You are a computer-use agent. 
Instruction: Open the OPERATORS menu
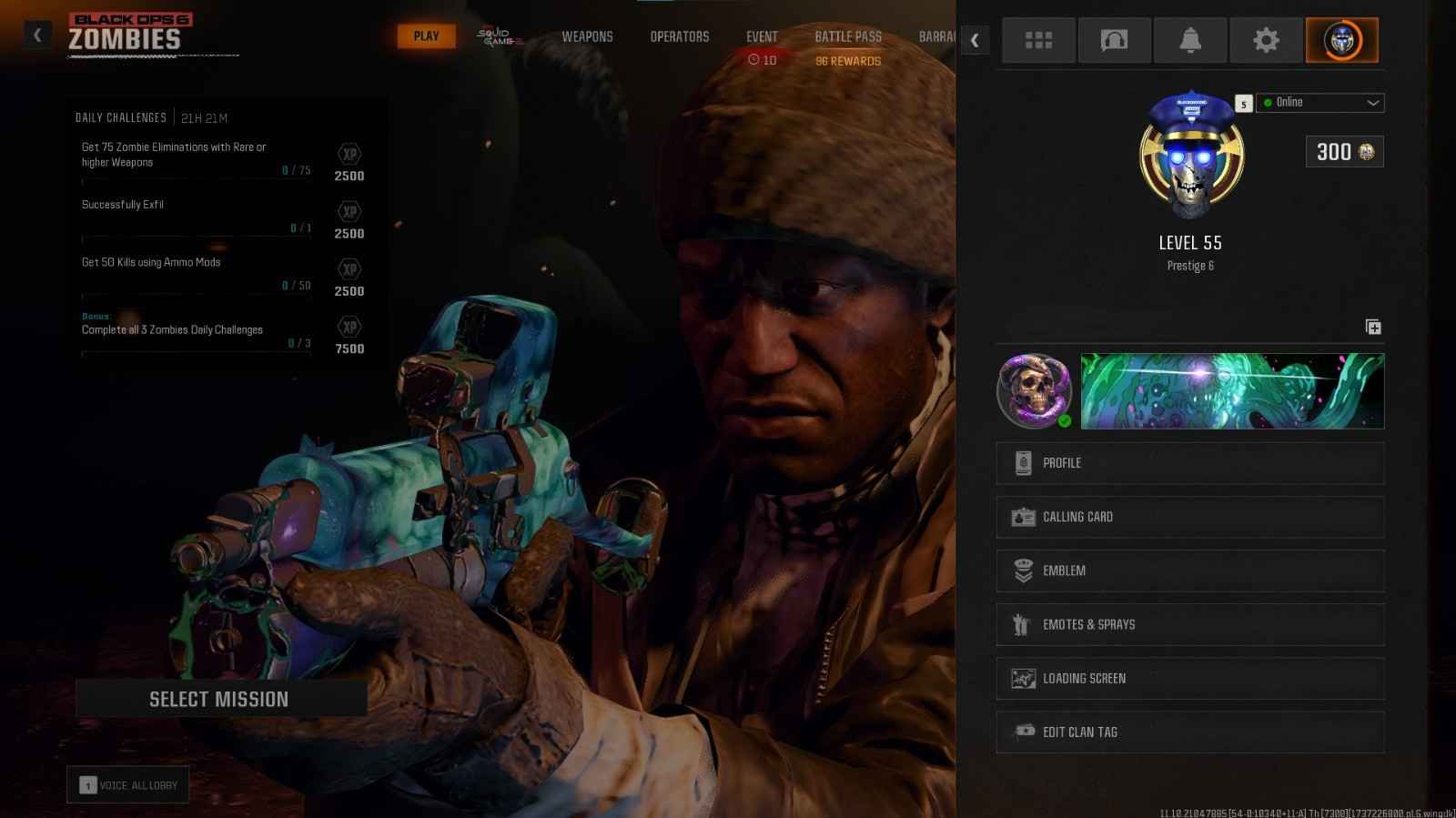pyautogui.click(x=679, y=36)
